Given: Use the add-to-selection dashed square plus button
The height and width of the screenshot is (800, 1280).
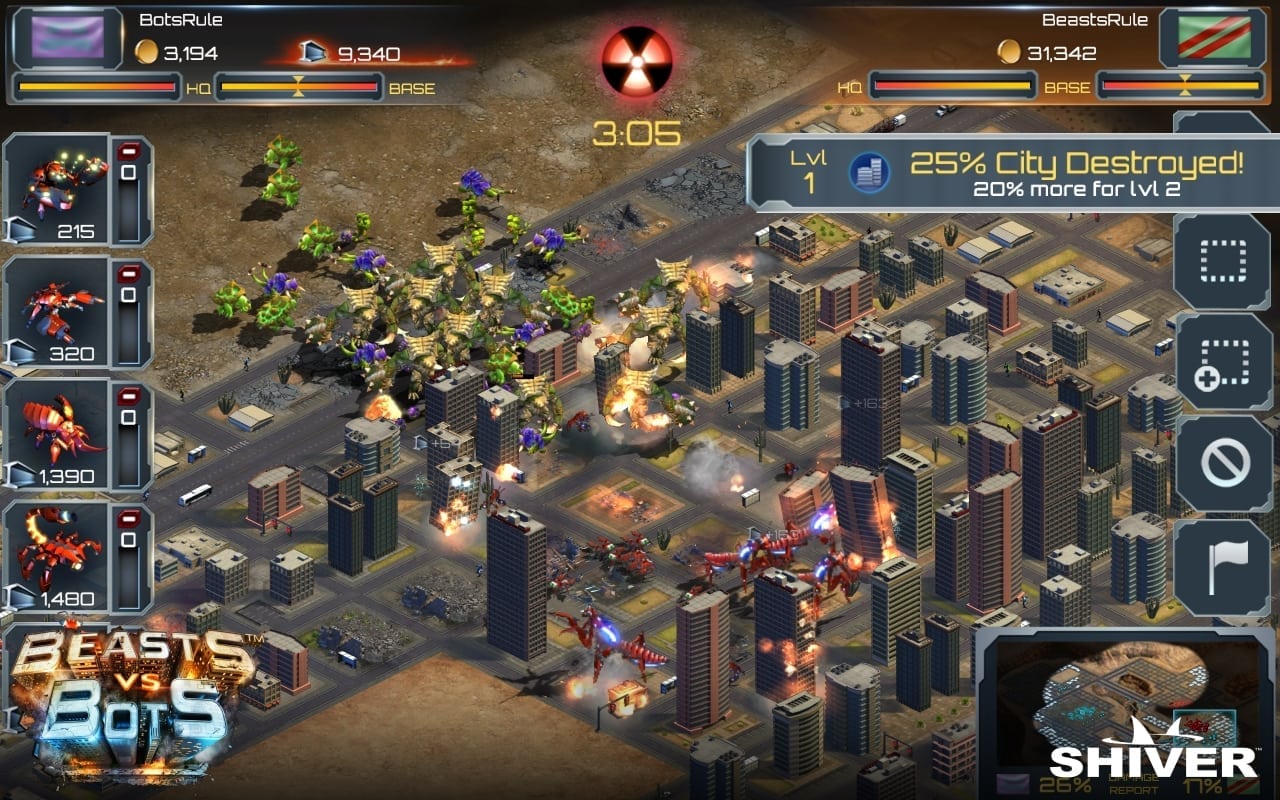Looking at the screenshot, I should [x=1222, y=362].
